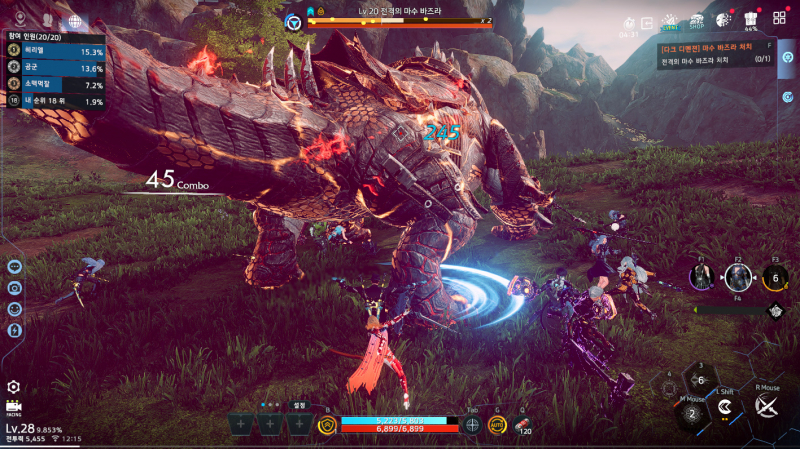The width and height of the screenshot is (800, 449).
Task: Open the chat bubble icon
Action: coord(14,266)
